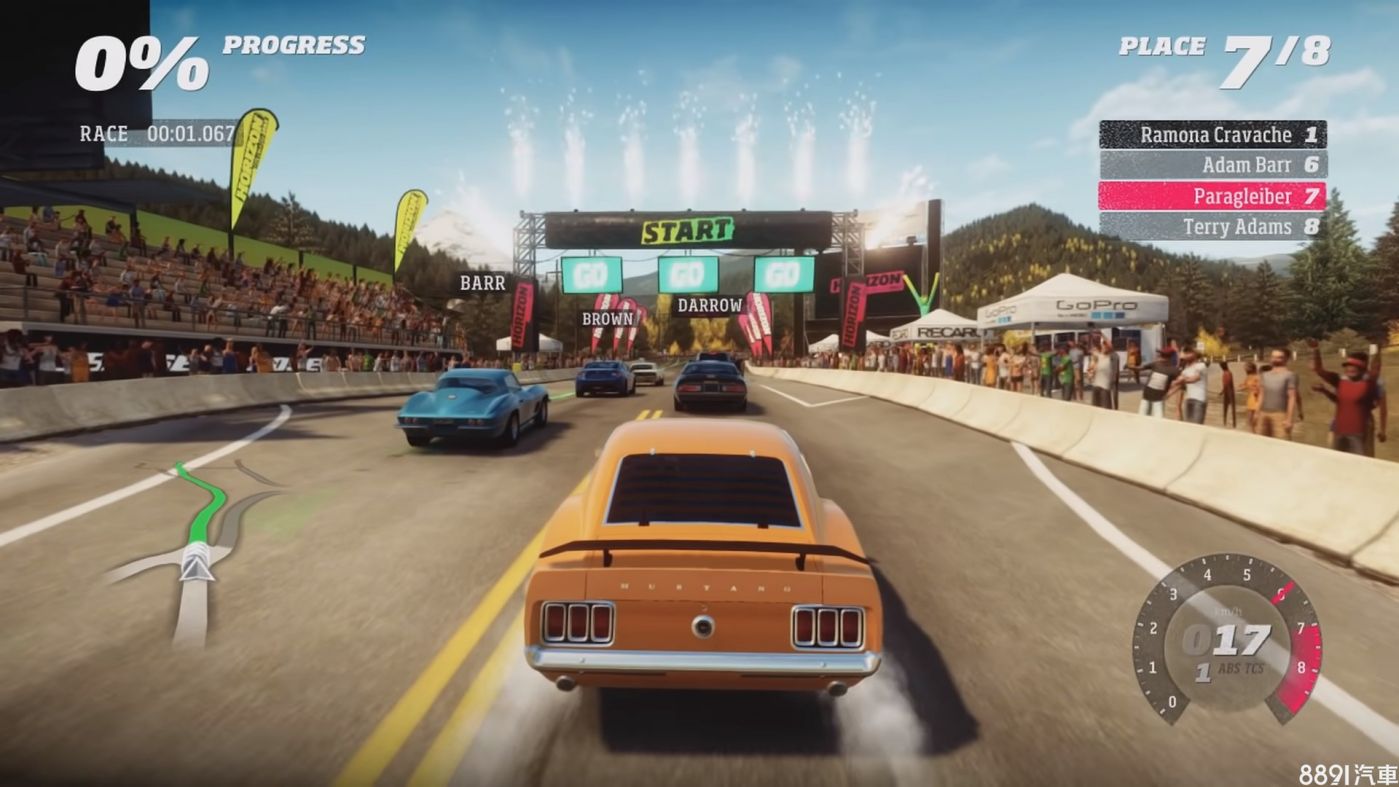Click the BROWN opponent name tag
The image size is (1399, 787).
click(x=607, y=319)
